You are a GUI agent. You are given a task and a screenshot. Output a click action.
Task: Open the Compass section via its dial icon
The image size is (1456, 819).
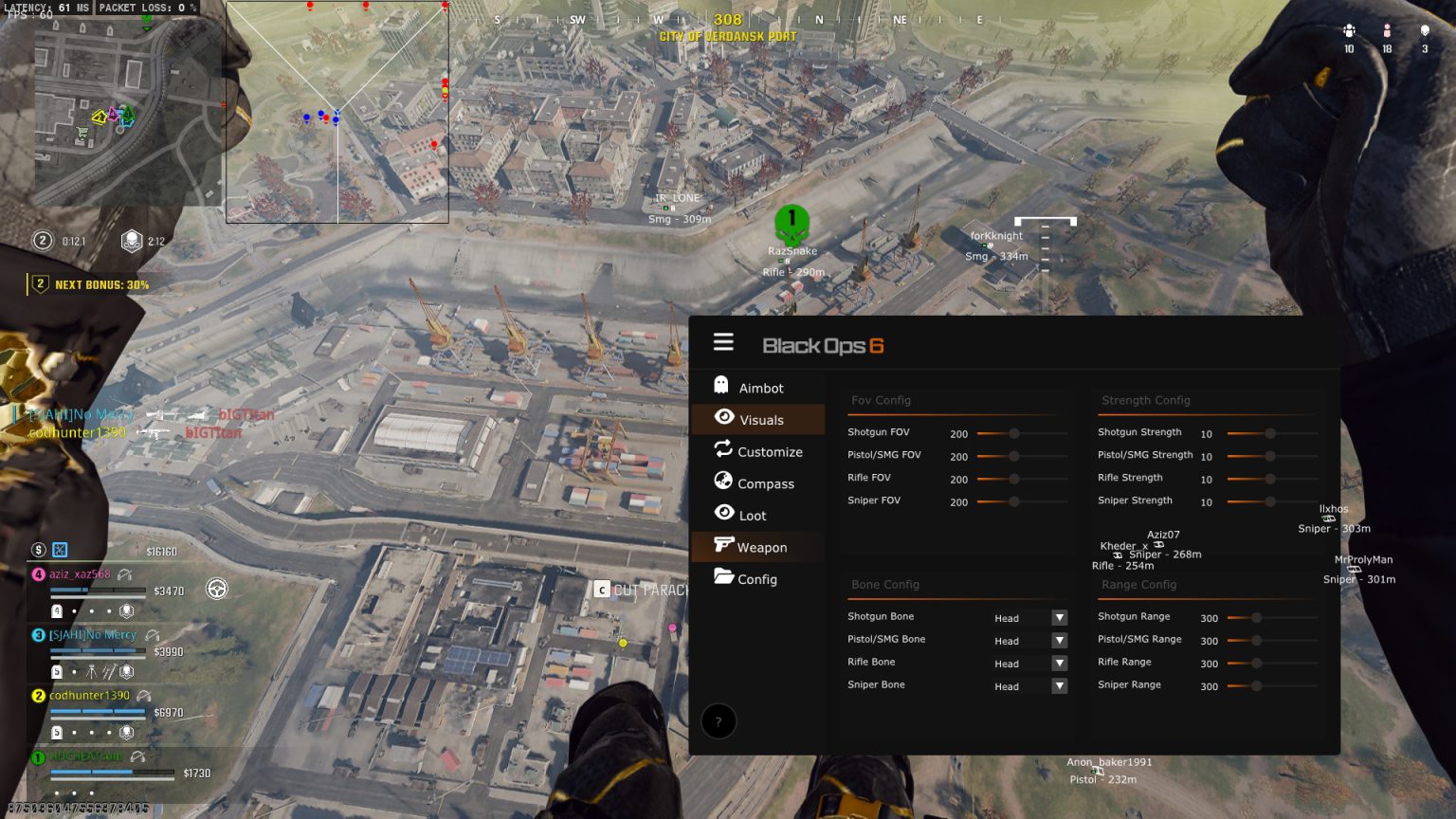(x=722, y=483)
